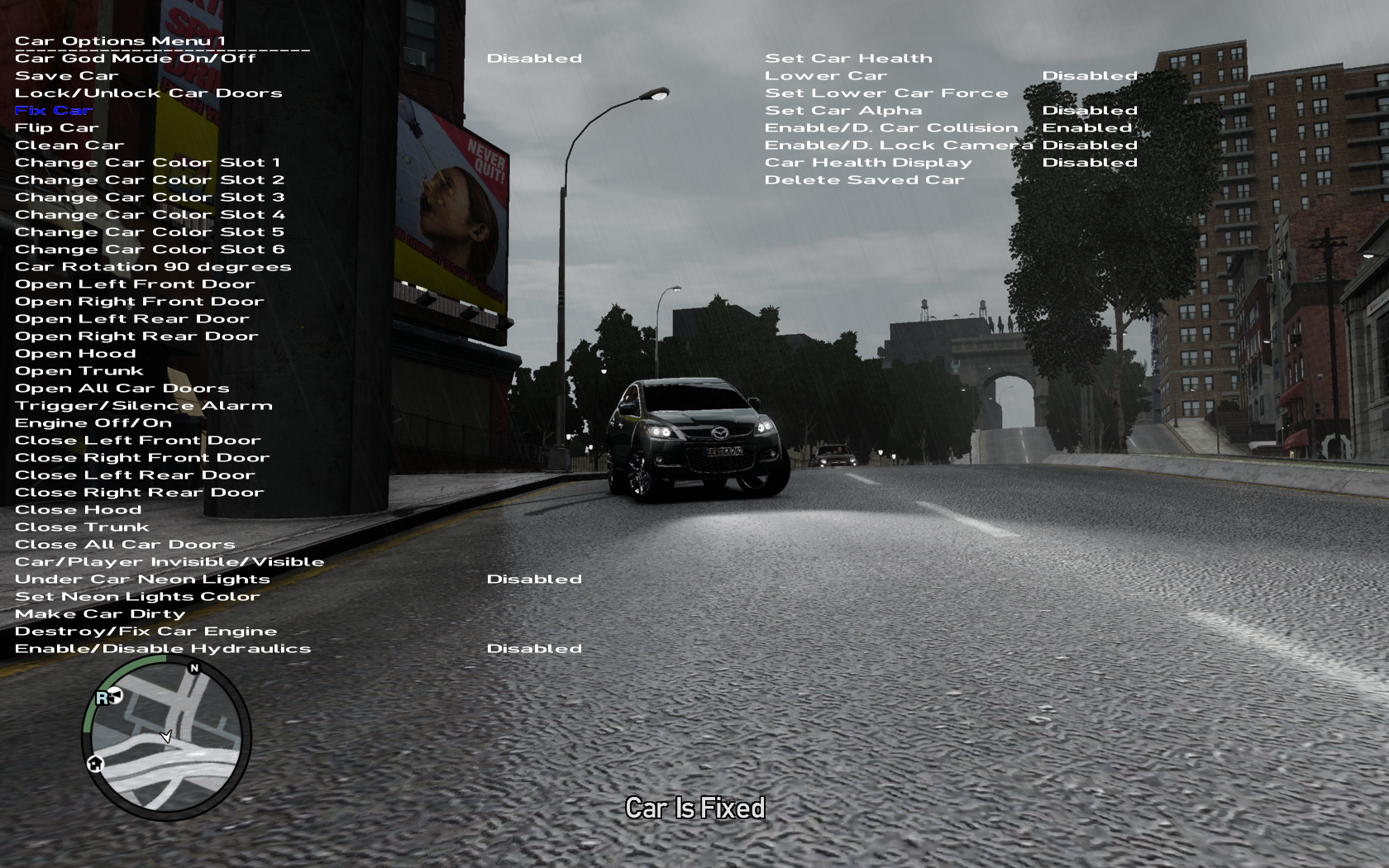Viewport: 1389px width, 868px height.
Task: Choose Lock/Unlock Car Doors
Action: pos(149,93)
